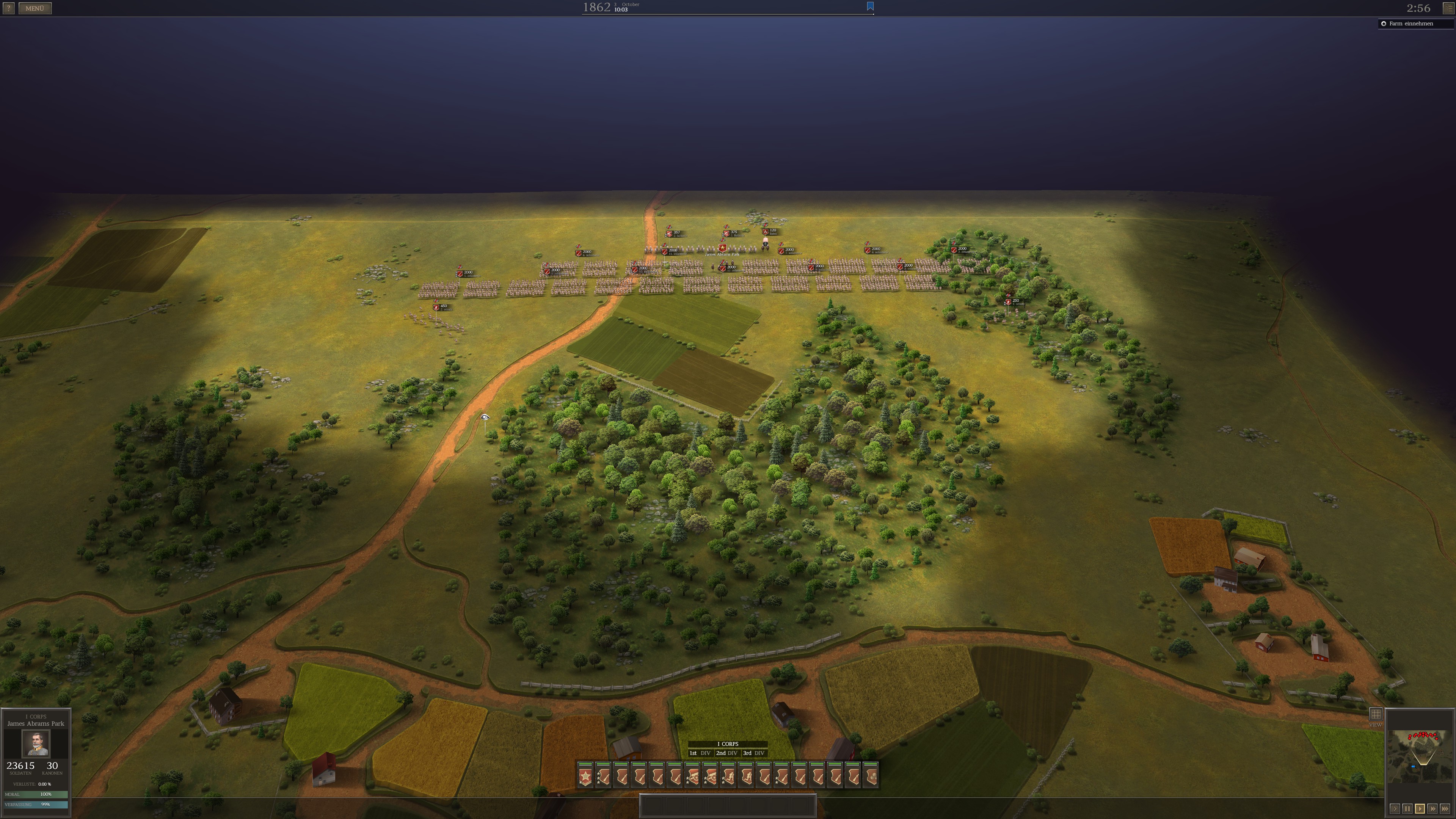
Task: Enable normal speed with the play button
Action: point(1420,809)
